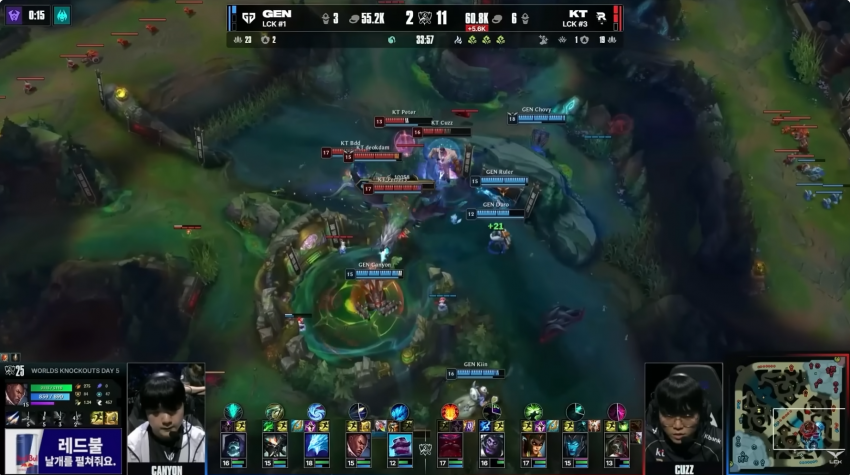This screenshot has width=850, height=475.
Task: Open the Red Bull sponsor banner
Action: click(63, 449)
